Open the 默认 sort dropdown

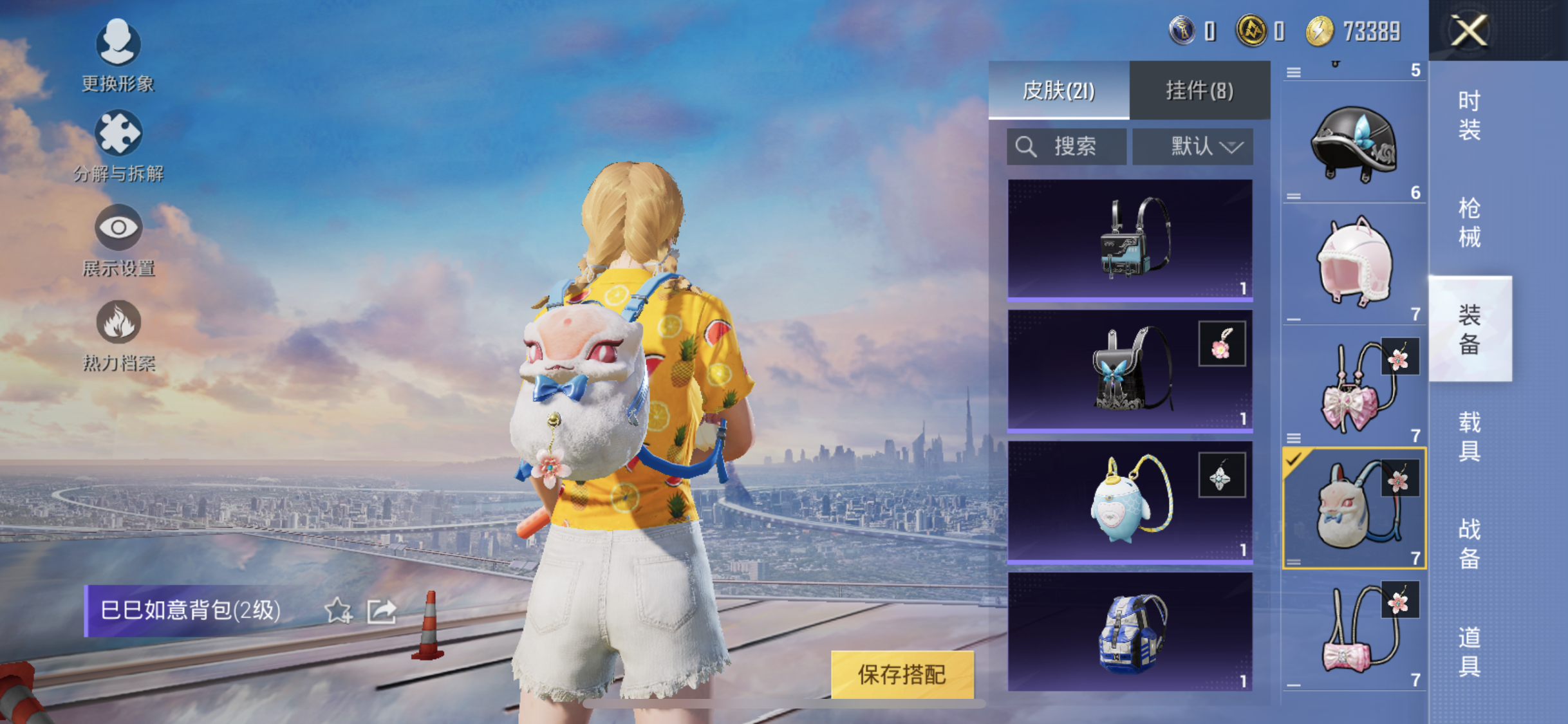1193,147
